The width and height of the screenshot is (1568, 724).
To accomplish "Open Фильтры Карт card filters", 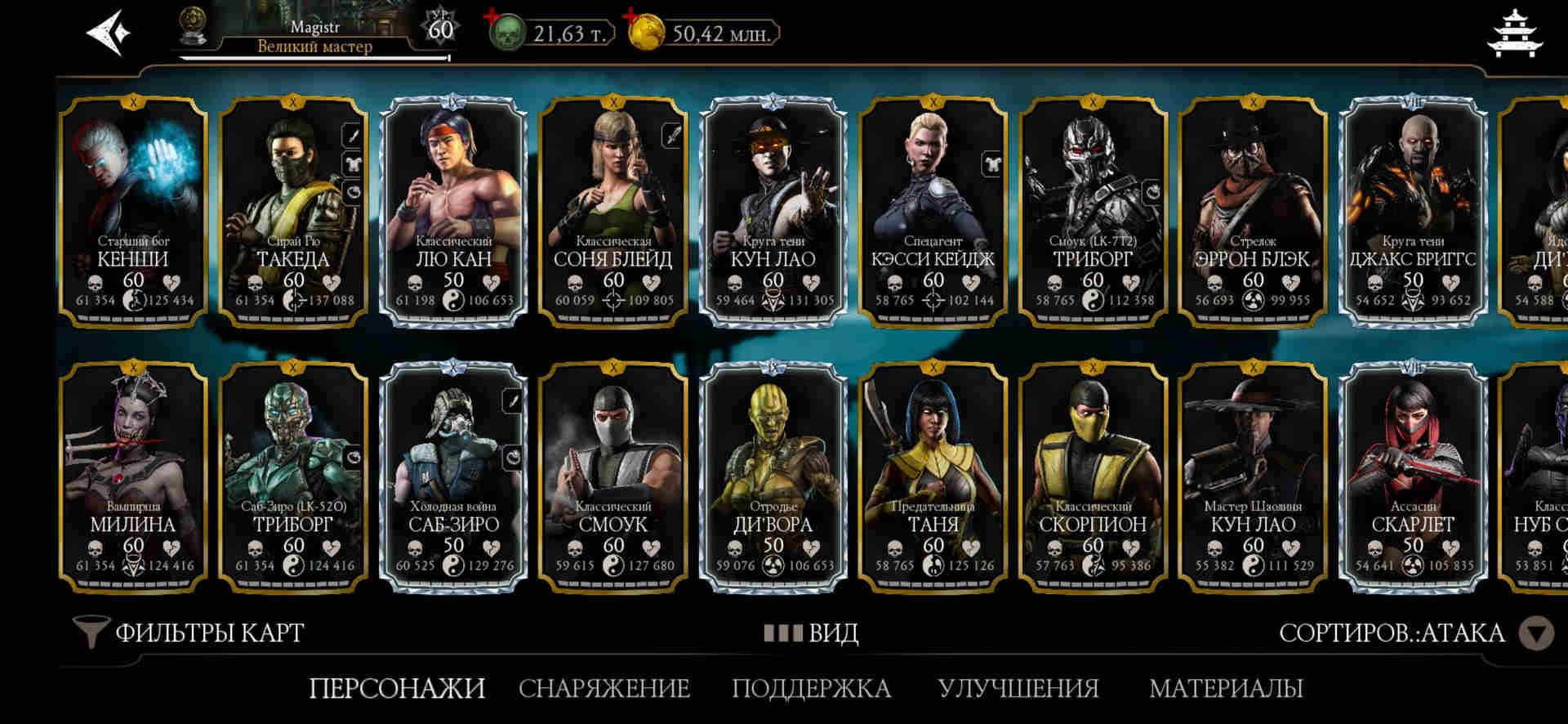I will pos(189,632).
